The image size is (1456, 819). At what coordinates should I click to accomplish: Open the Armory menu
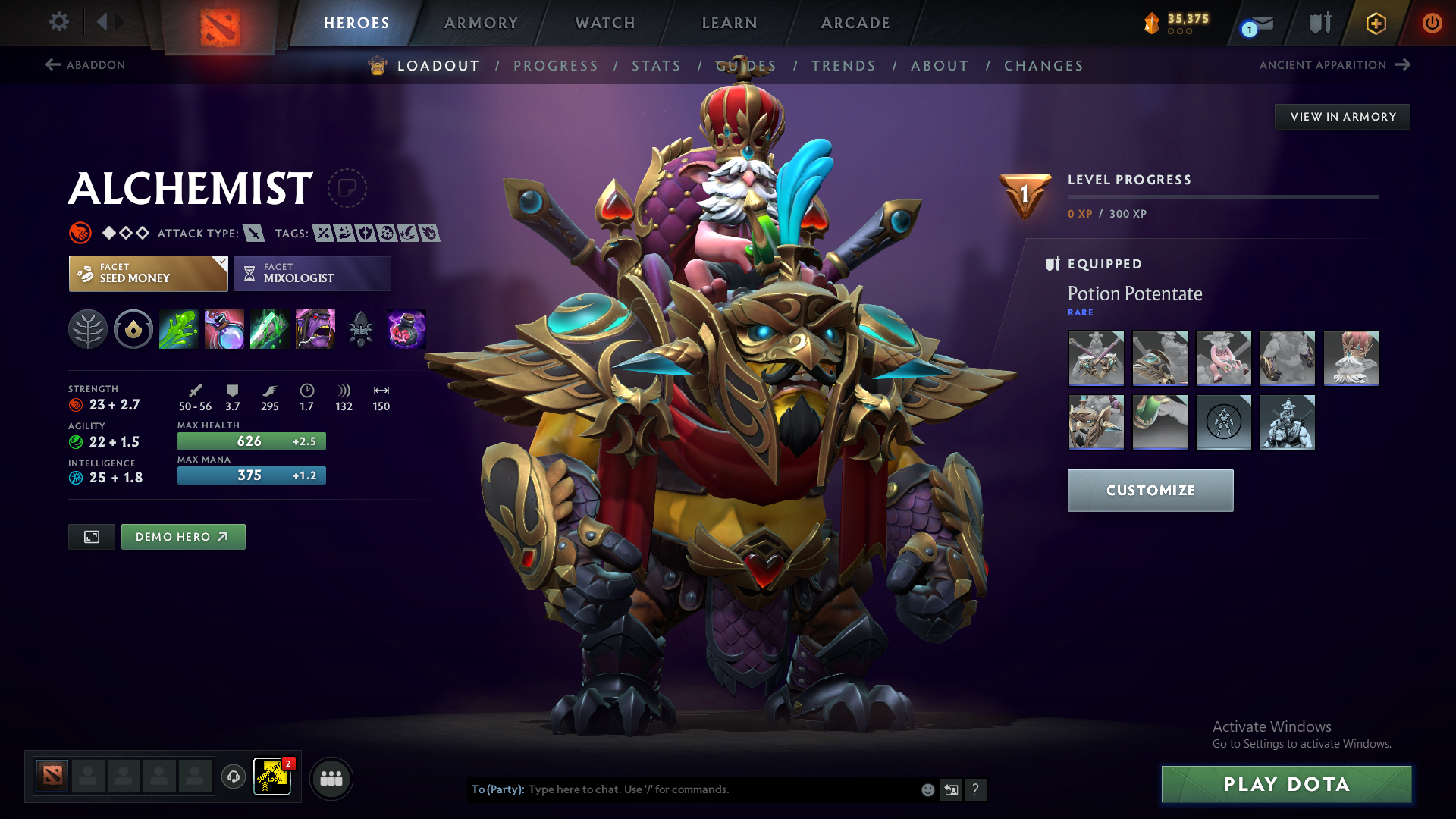pos(481,23)
